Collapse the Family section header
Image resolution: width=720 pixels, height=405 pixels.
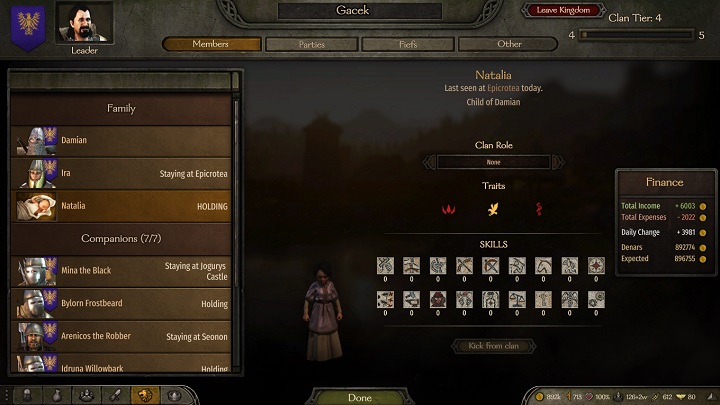pos(121,108)
